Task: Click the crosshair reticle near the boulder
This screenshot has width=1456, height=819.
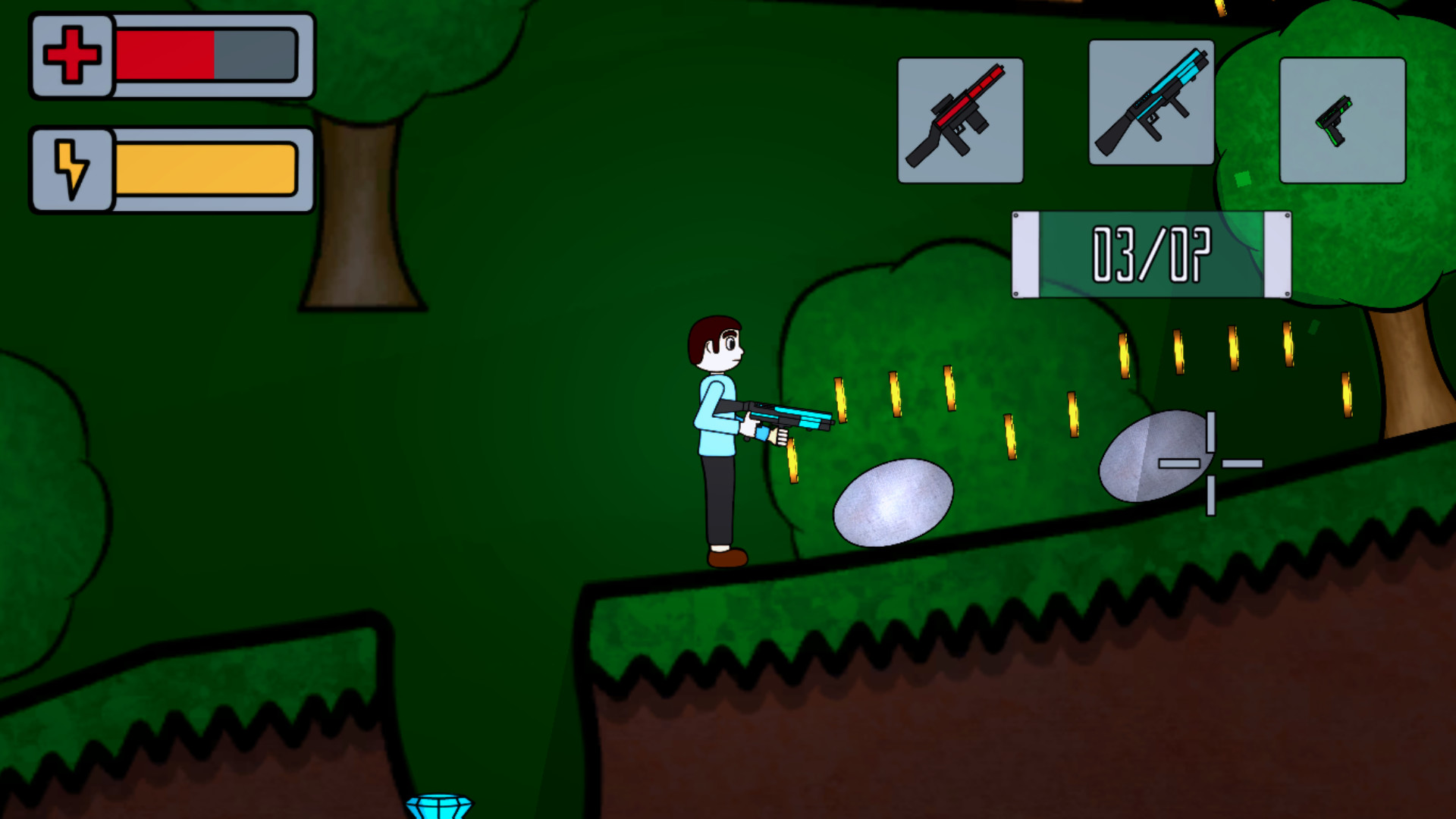Action: click(1213, 463)
